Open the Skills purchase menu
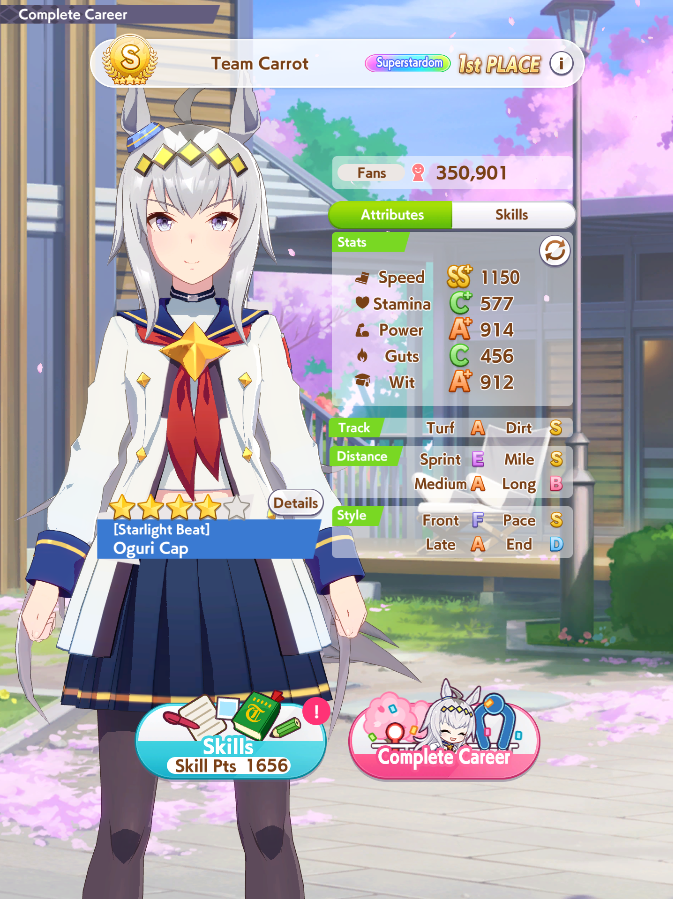This screenshot has height=899, width=673. (229, 744)
